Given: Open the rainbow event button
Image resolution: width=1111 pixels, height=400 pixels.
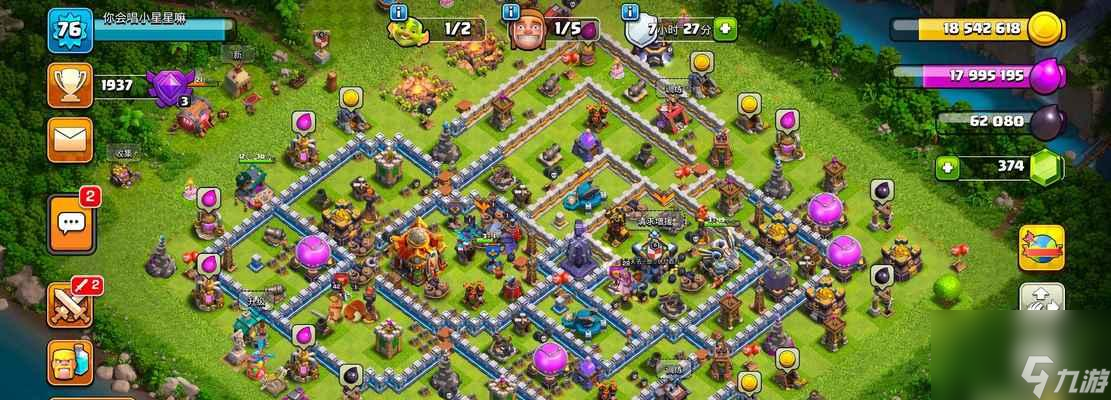Looking at the screenshot, I should tap(1041, 248).
